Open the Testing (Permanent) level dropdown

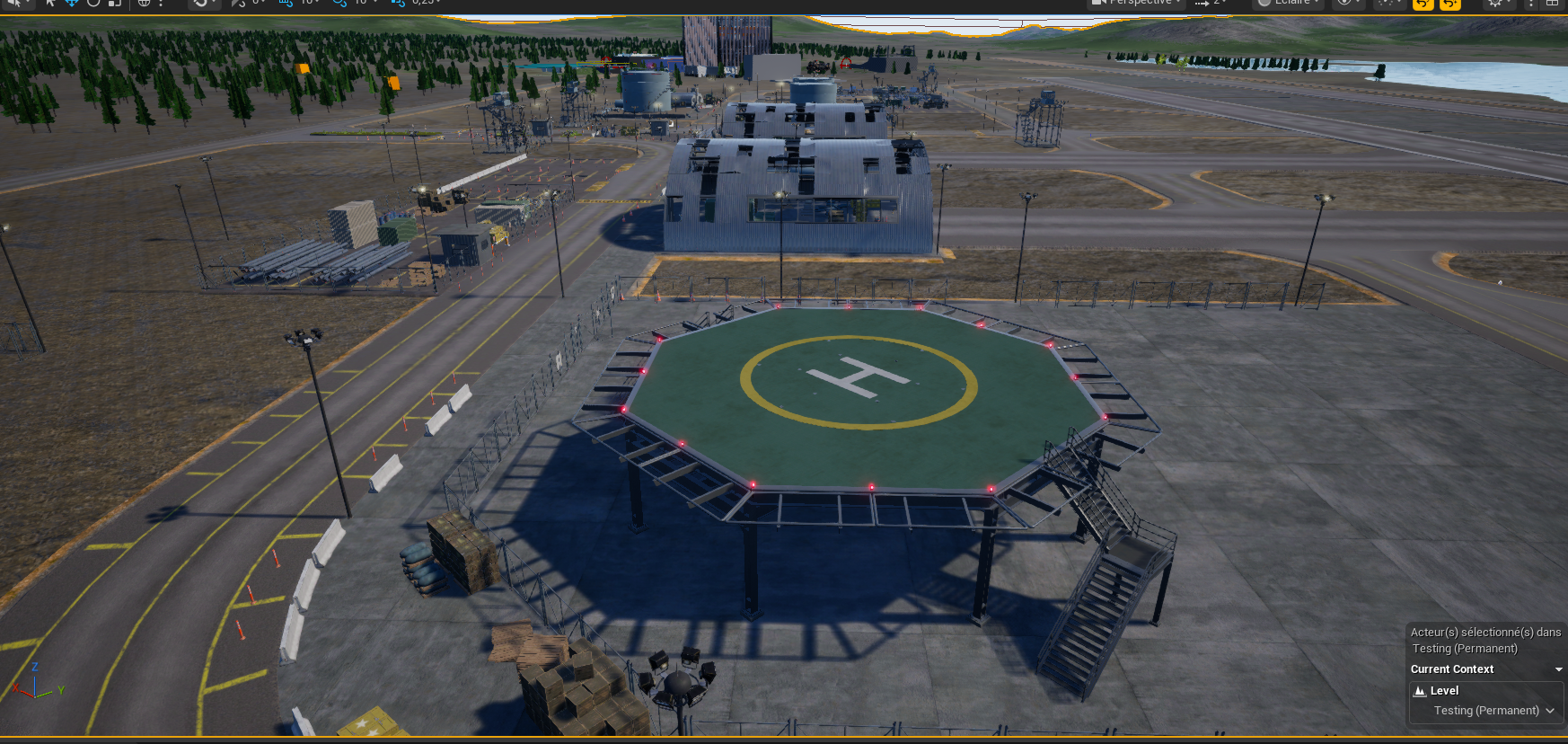click(x=1493, y=711)
